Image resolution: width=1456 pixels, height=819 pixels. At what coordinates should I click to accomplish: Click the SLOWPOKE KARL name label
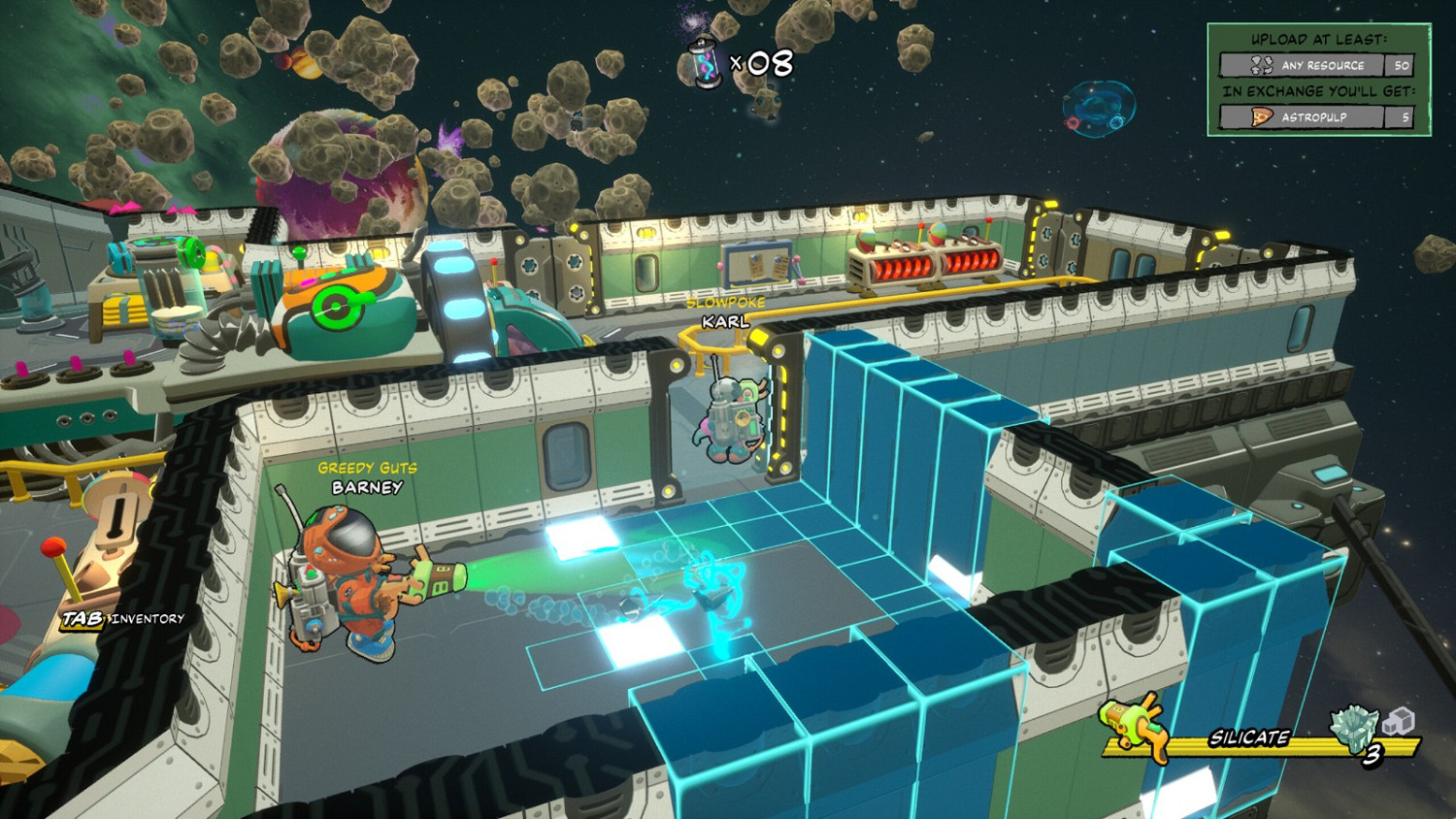point(725,311)
